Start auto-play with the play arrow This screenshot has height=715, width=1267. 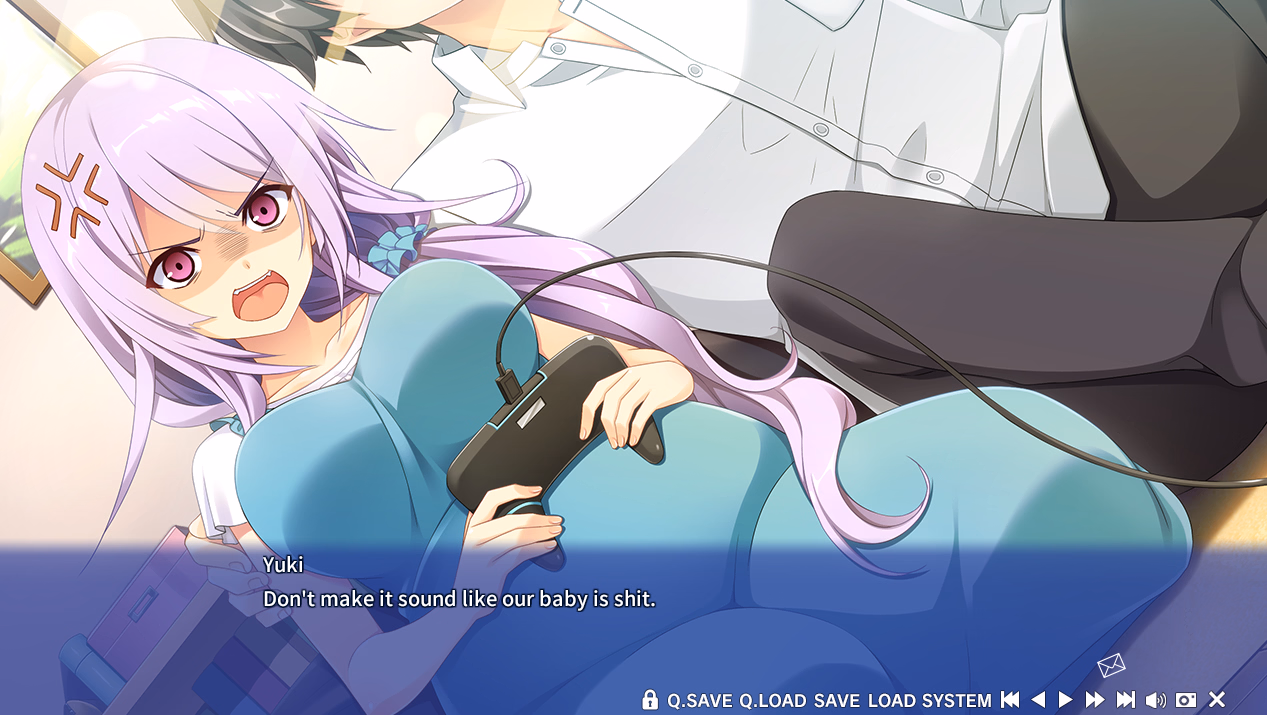1066,700
